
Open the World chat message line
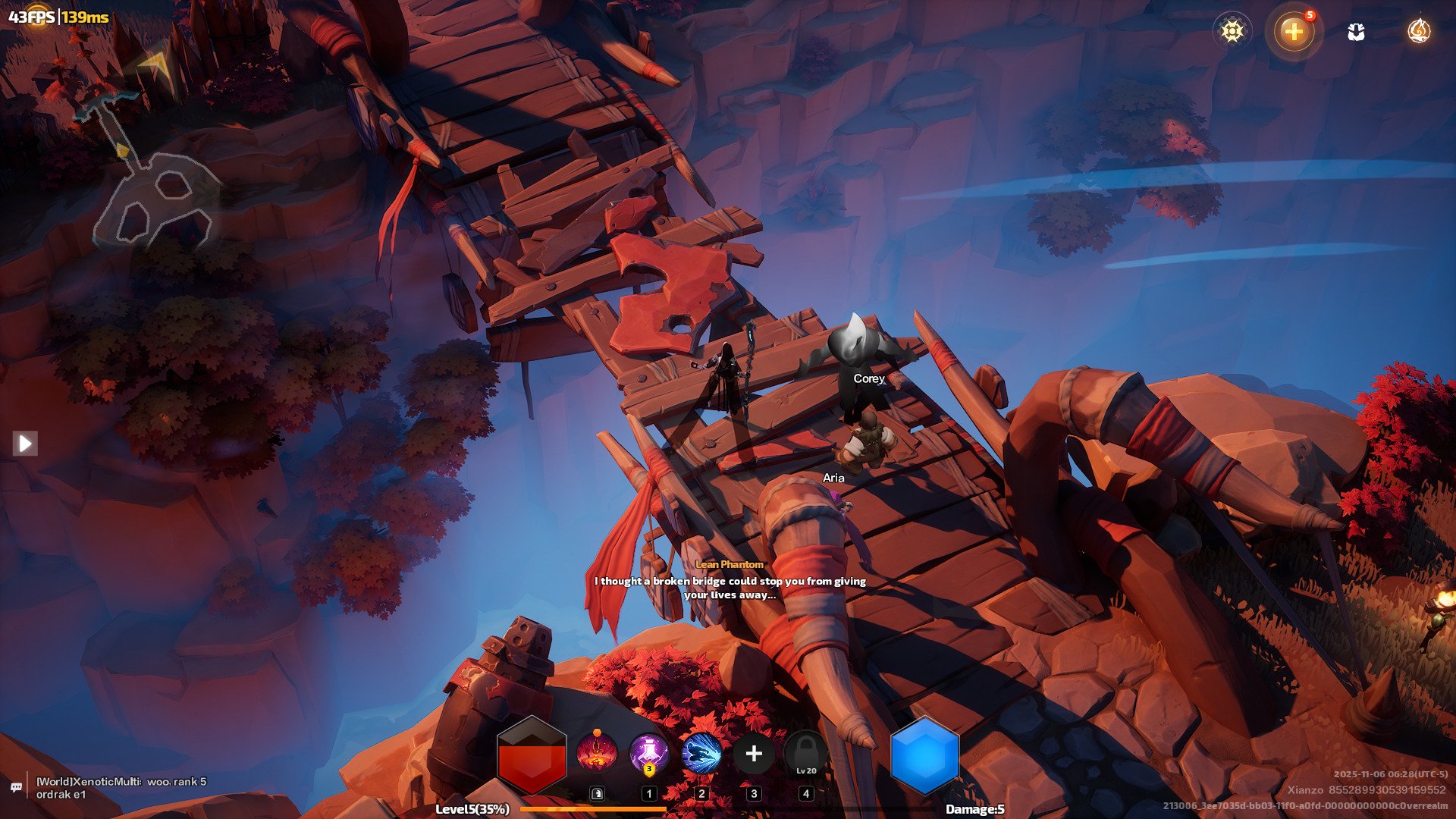pos(121,787)
